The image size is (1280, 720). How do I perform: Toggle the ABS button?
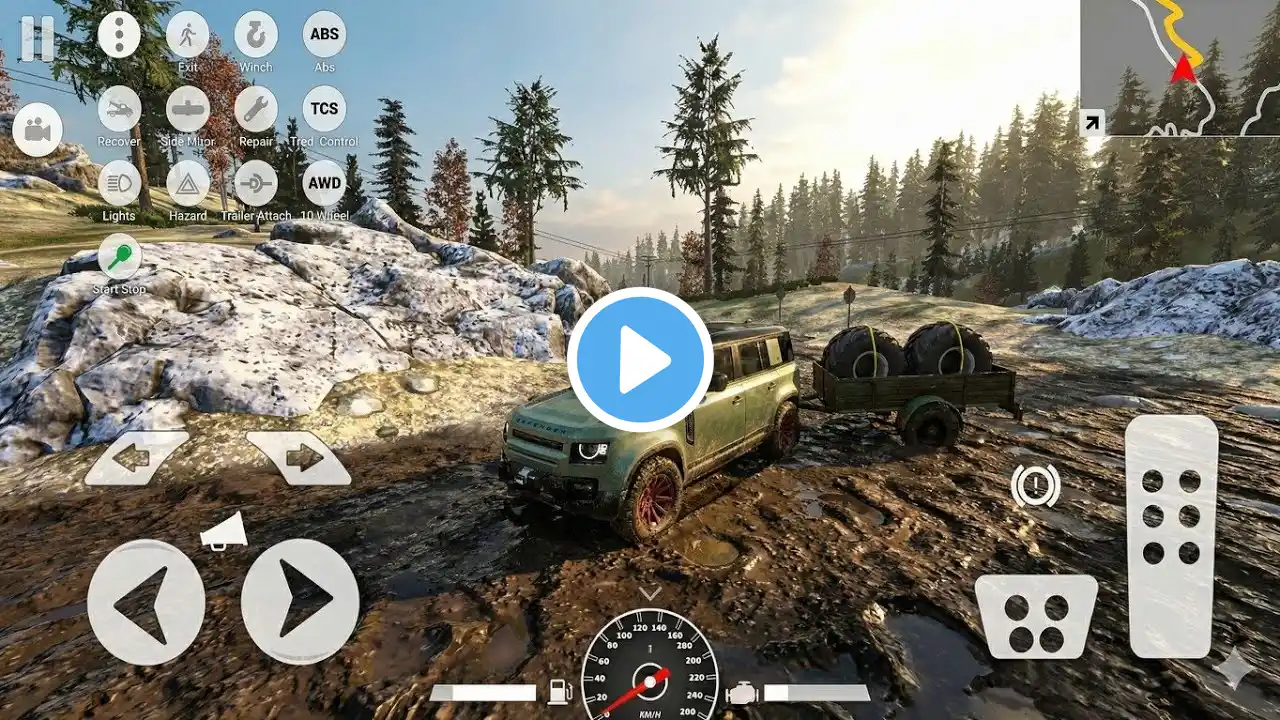pyautogui.click(x=324, y=35)
